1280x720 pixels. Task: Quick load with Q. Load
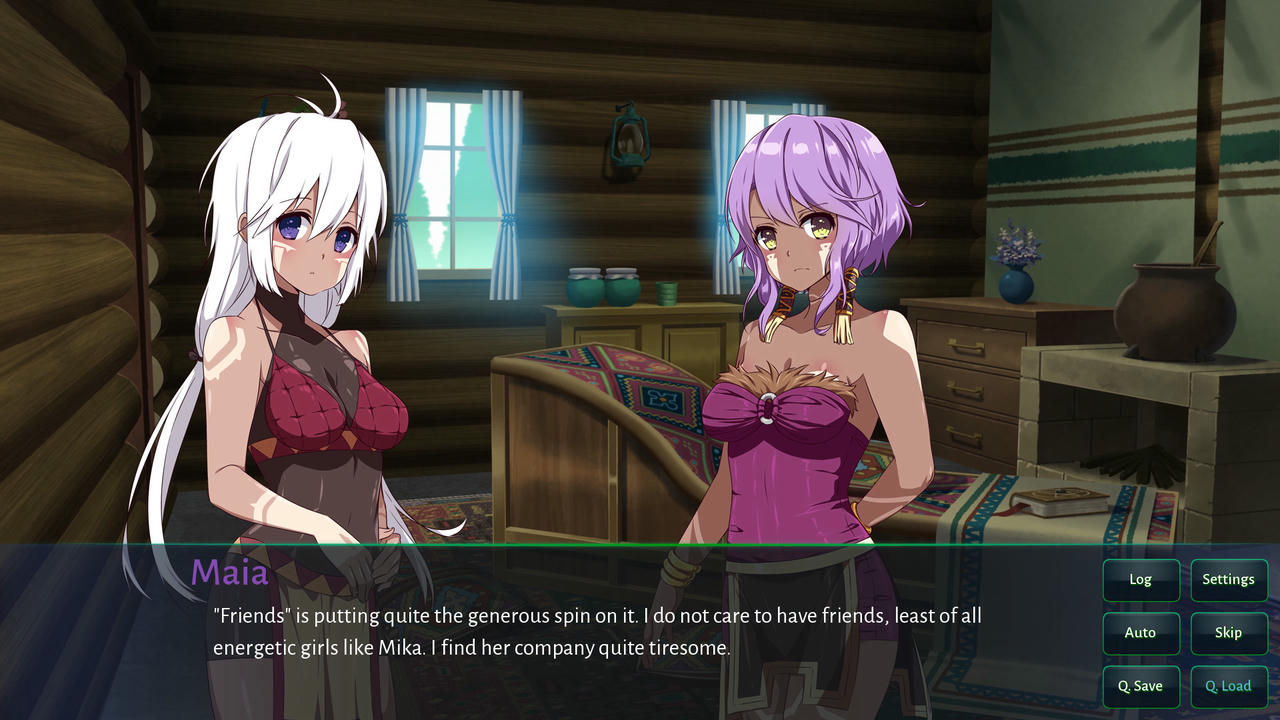point(1228,686)
